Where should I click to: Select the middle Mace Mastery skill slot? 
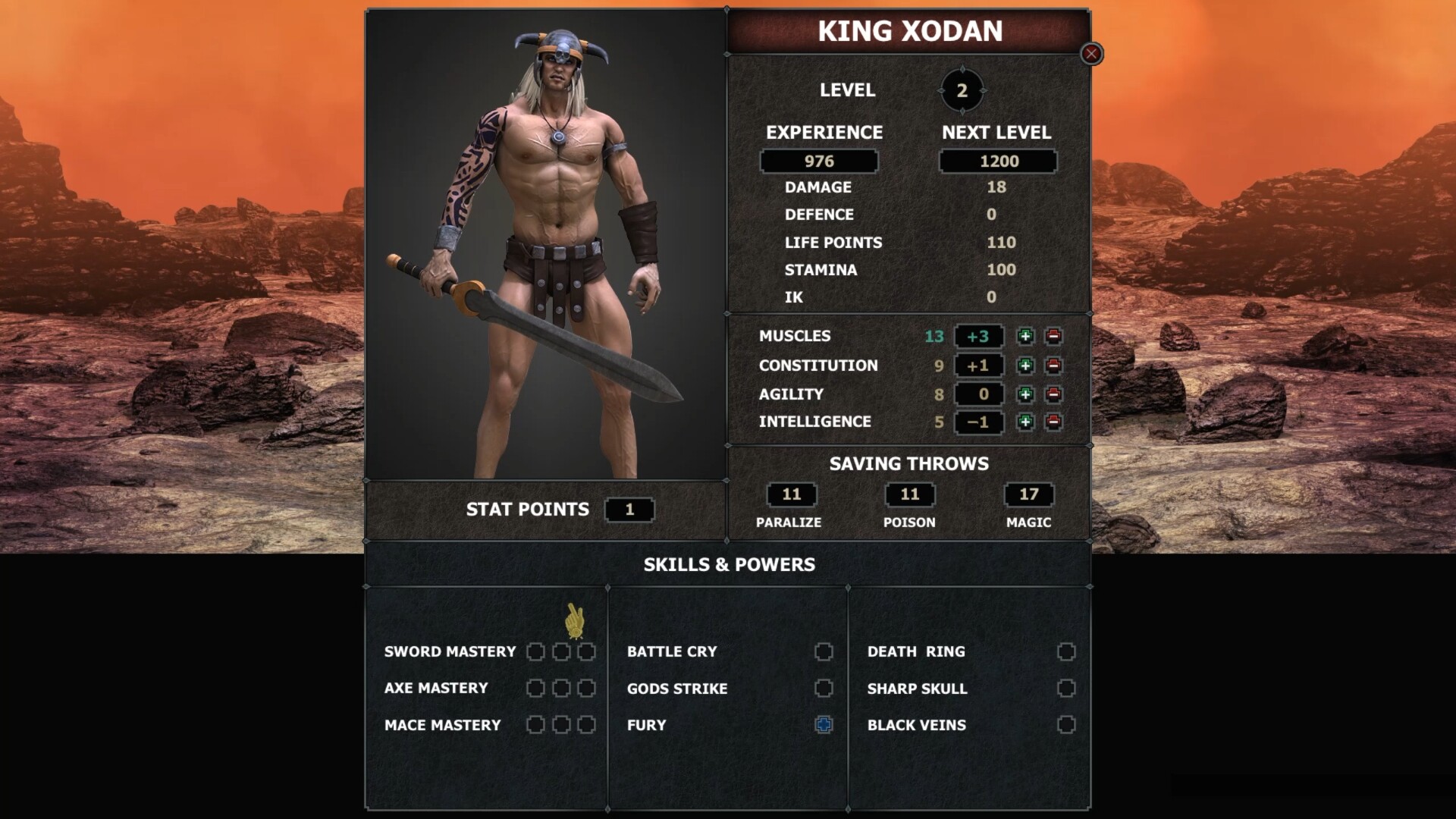point(561,725)
